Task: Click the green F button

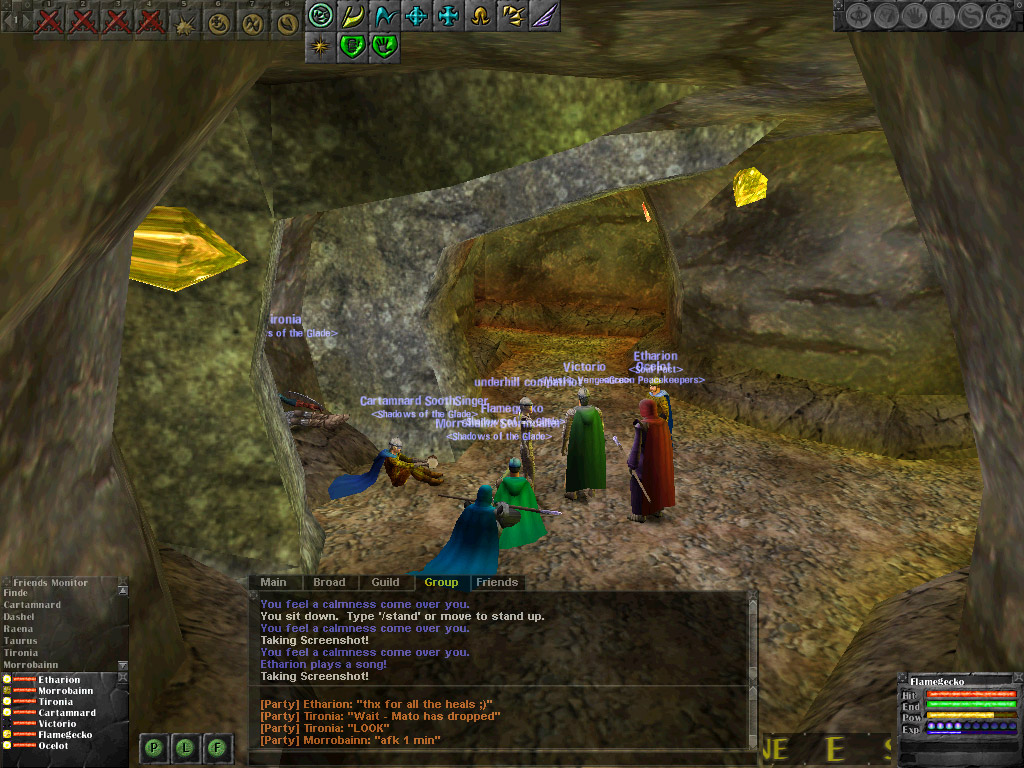Action: 219,746
